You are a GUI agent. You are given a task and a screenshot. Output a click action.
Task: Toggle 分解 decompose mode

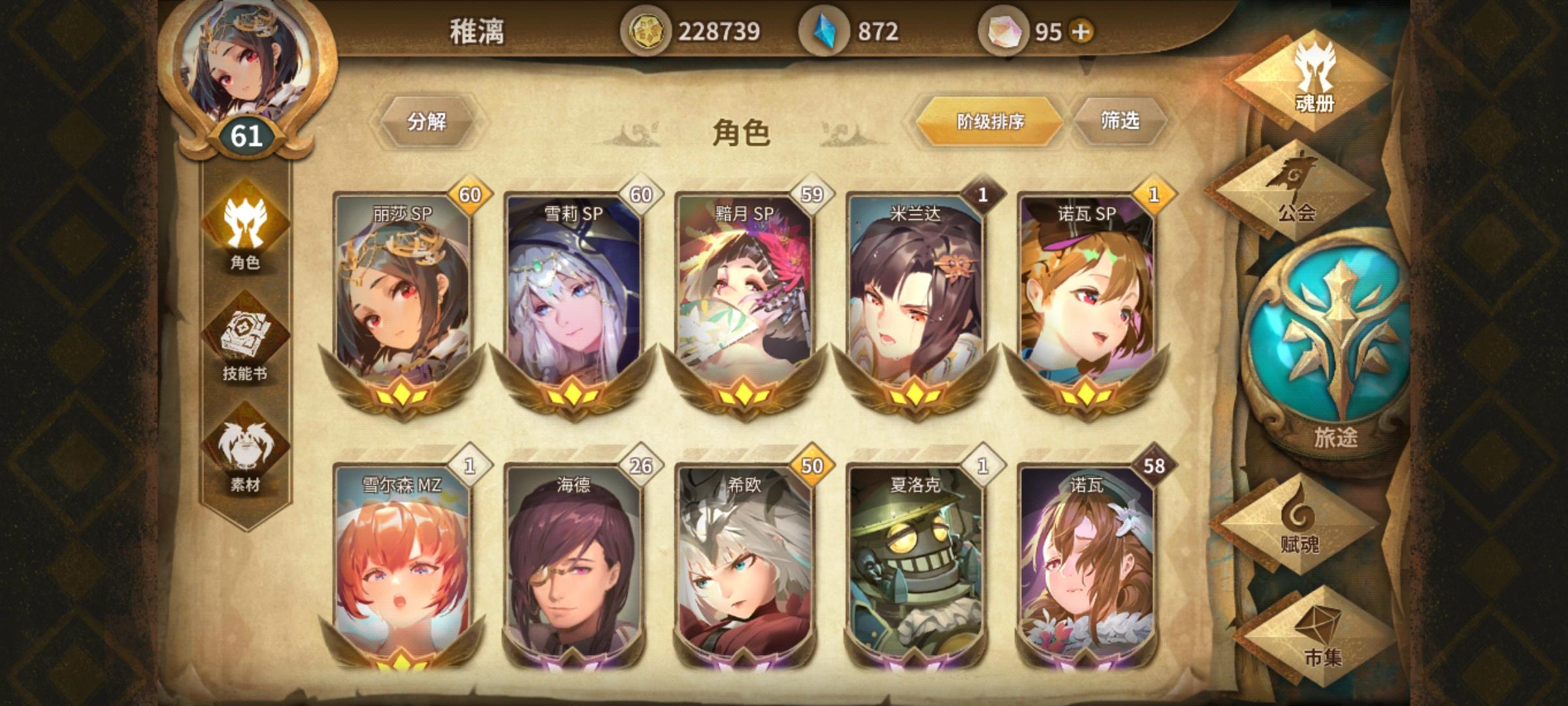pos(430,121)
